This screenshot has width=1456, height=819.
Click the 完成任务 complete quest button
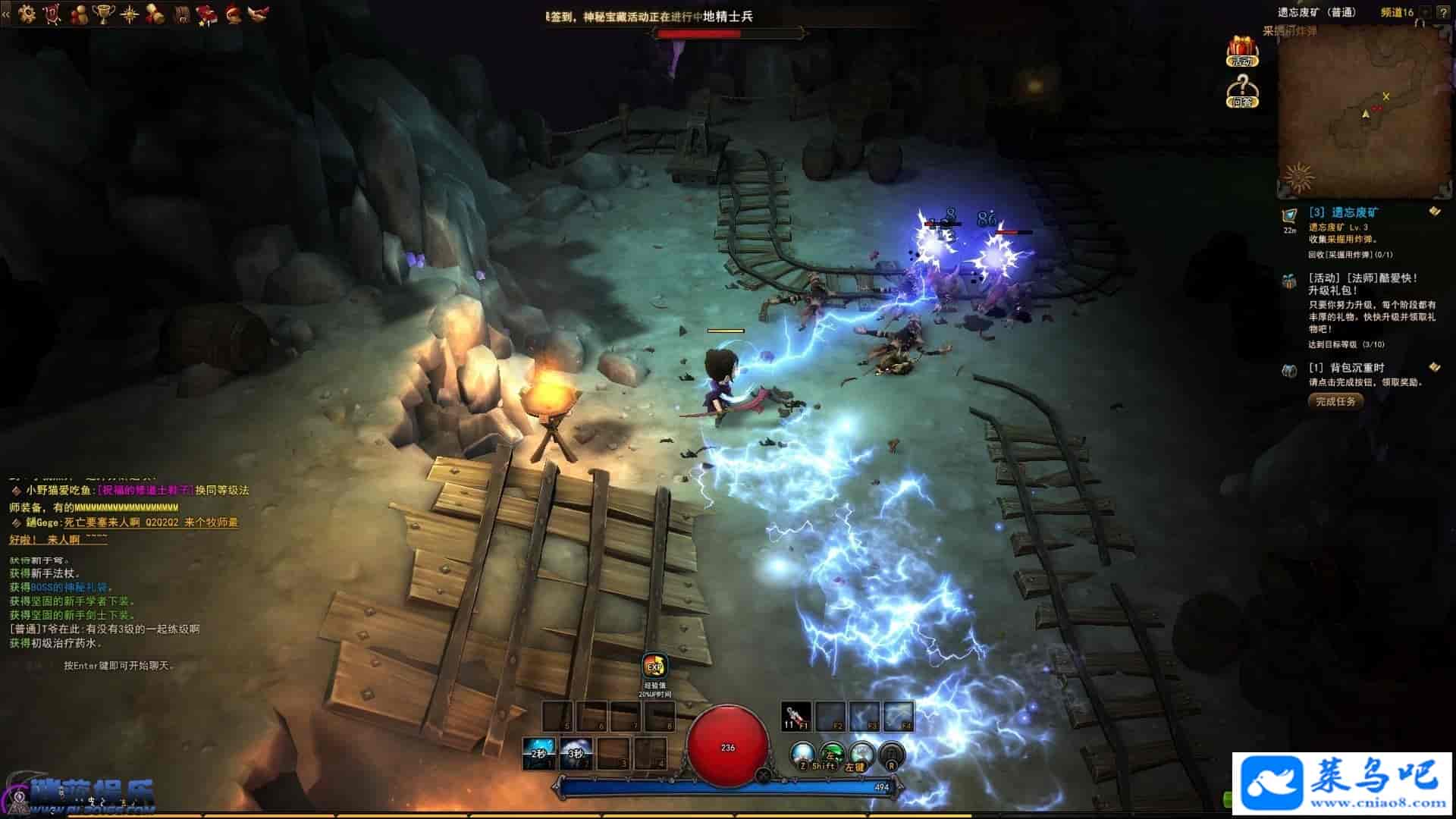click(1335, 401)
